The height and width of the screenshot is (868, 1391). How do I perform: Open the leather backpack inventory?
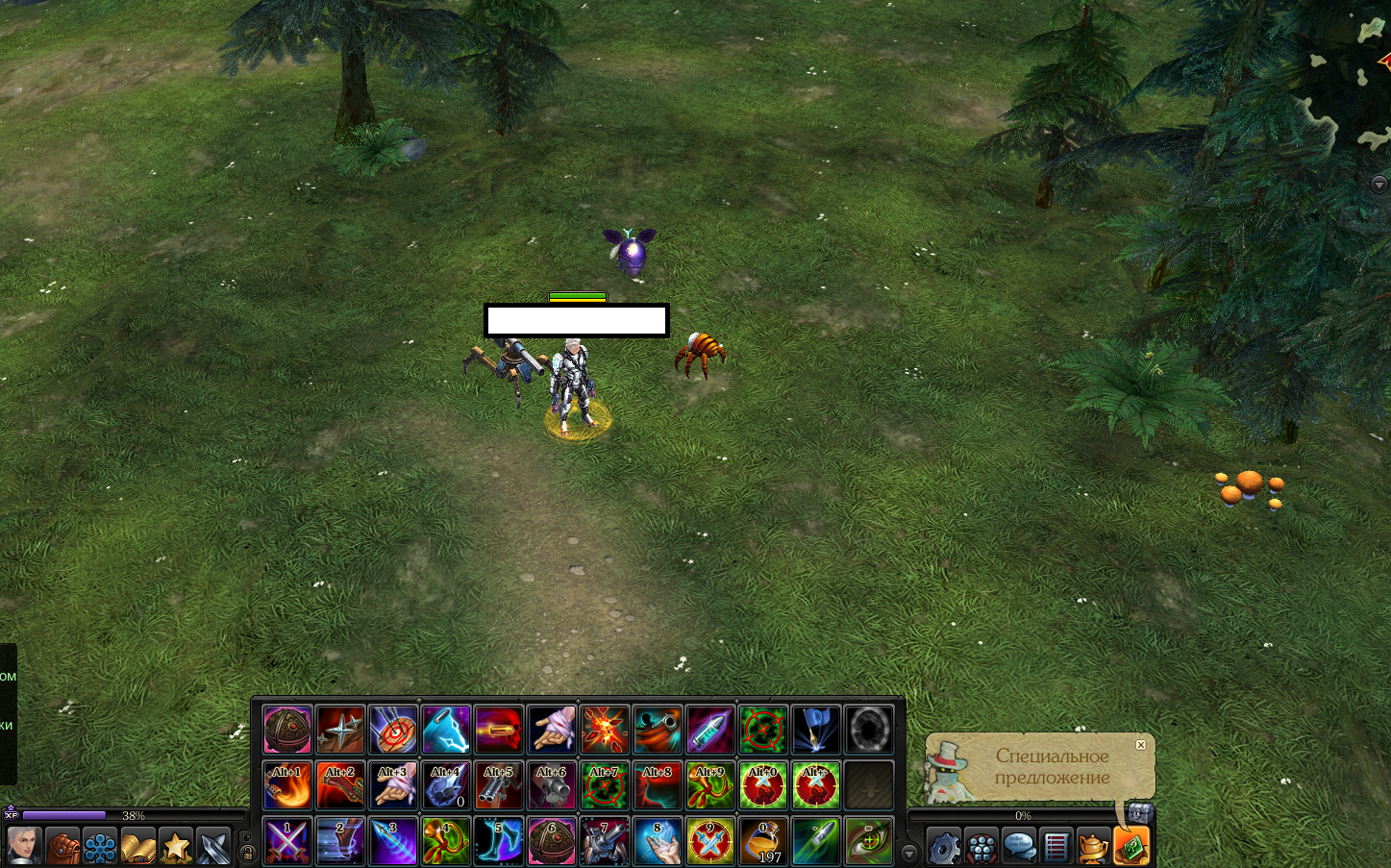click(62, 847)
